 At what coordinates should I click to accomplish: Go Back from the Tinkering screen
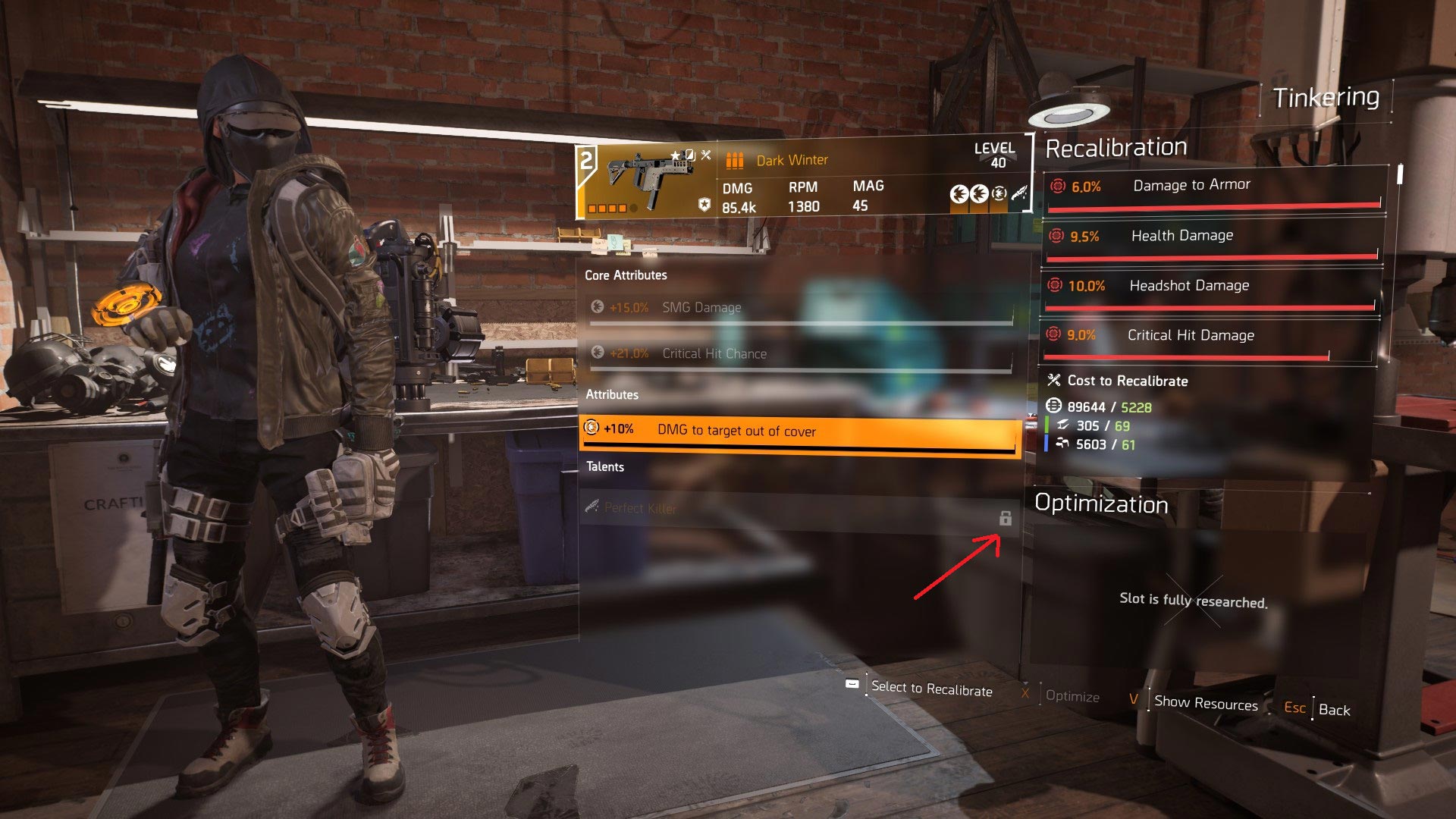(x=1334, y=710)
